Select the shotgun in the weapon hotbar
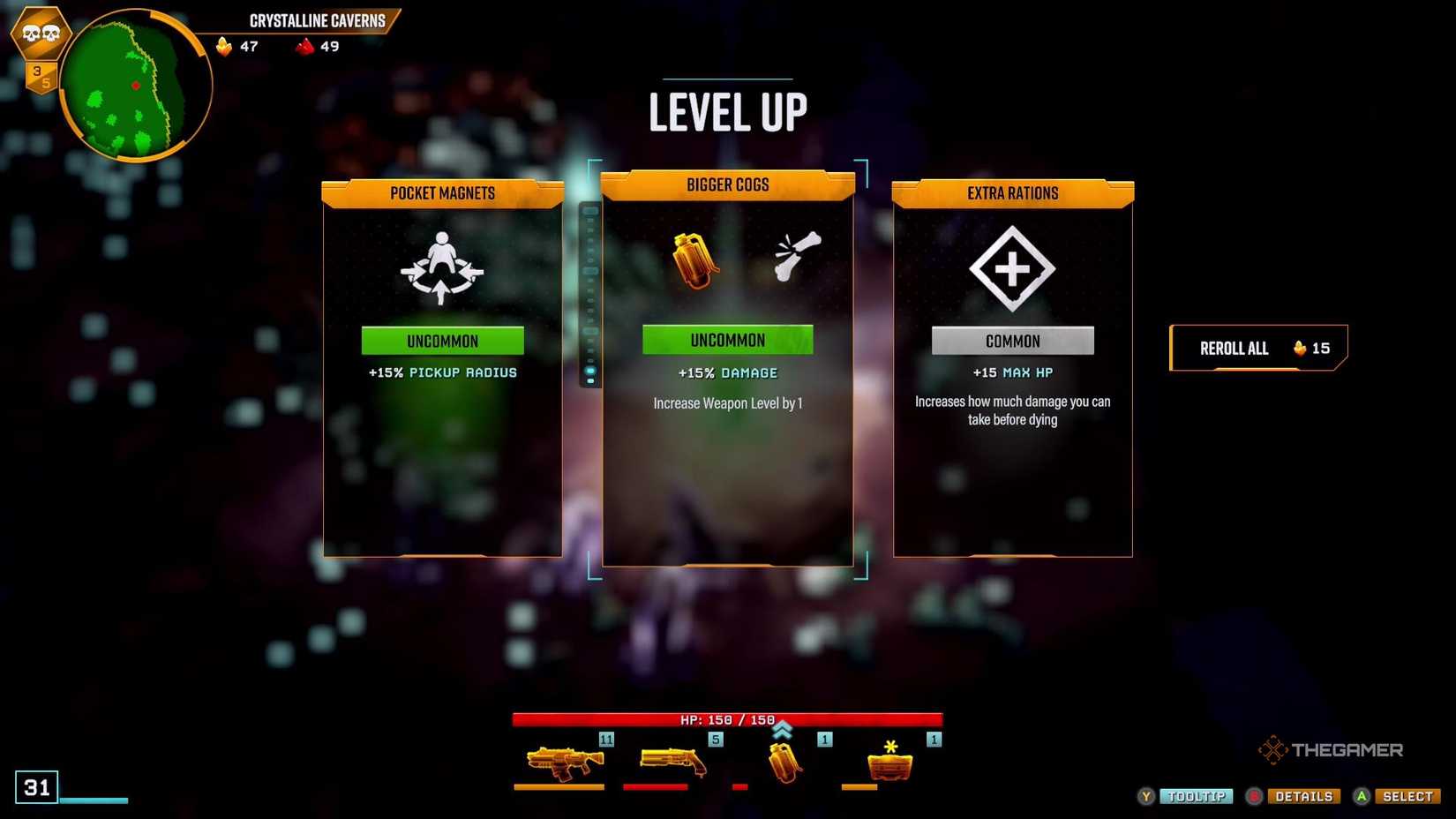Screen dimensions: 1456x819 [671, 759]
